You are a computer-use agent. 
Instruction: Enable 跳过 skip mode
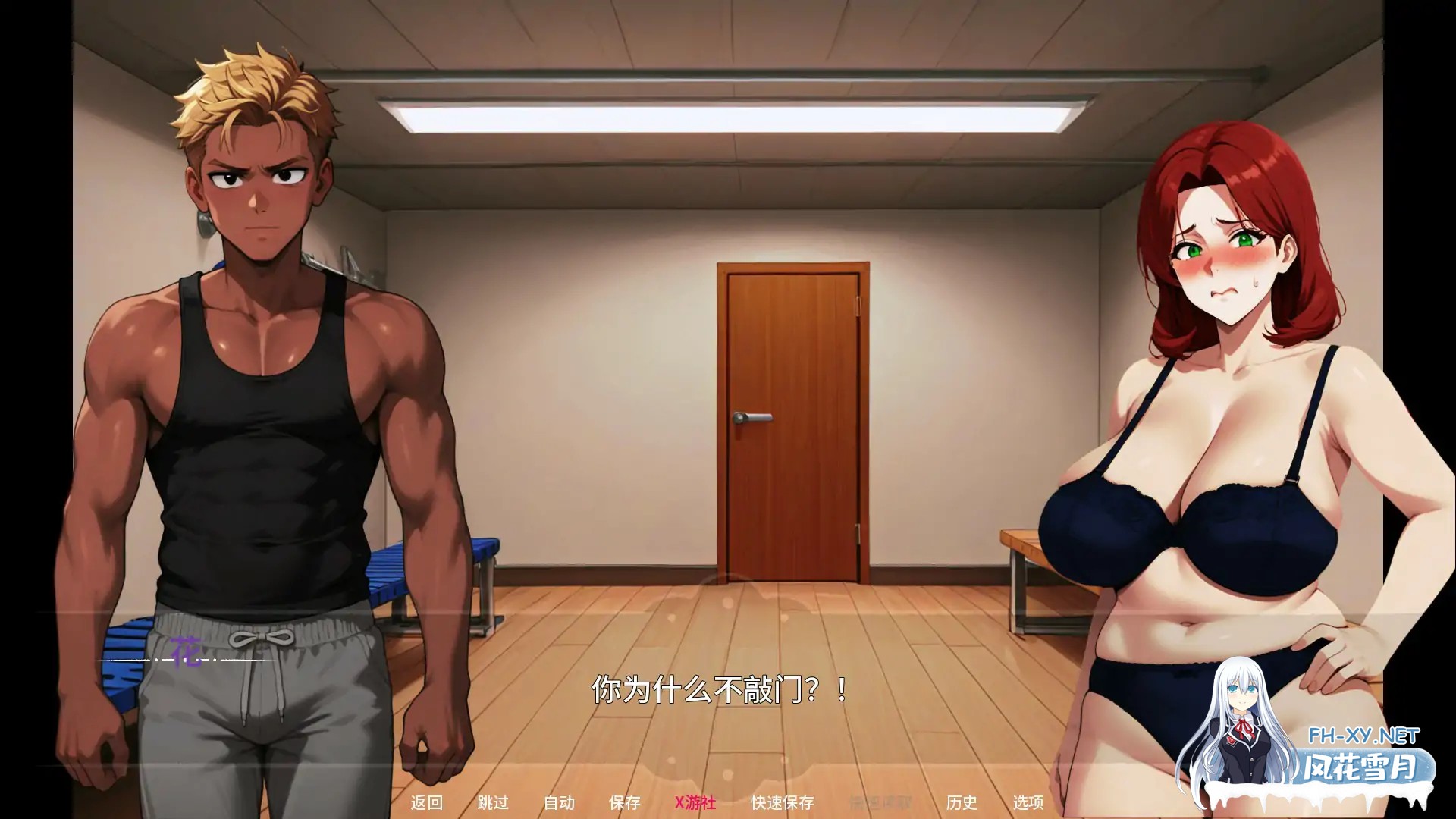coord(493,802)
